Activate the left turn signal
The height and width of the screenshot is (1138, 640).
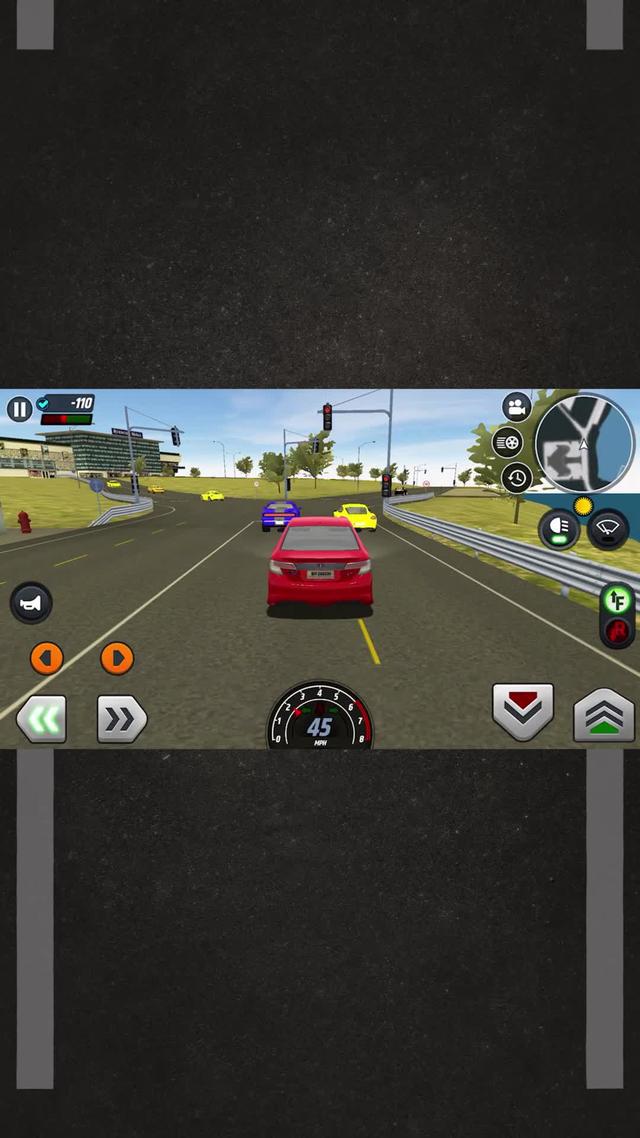point(46,657)
